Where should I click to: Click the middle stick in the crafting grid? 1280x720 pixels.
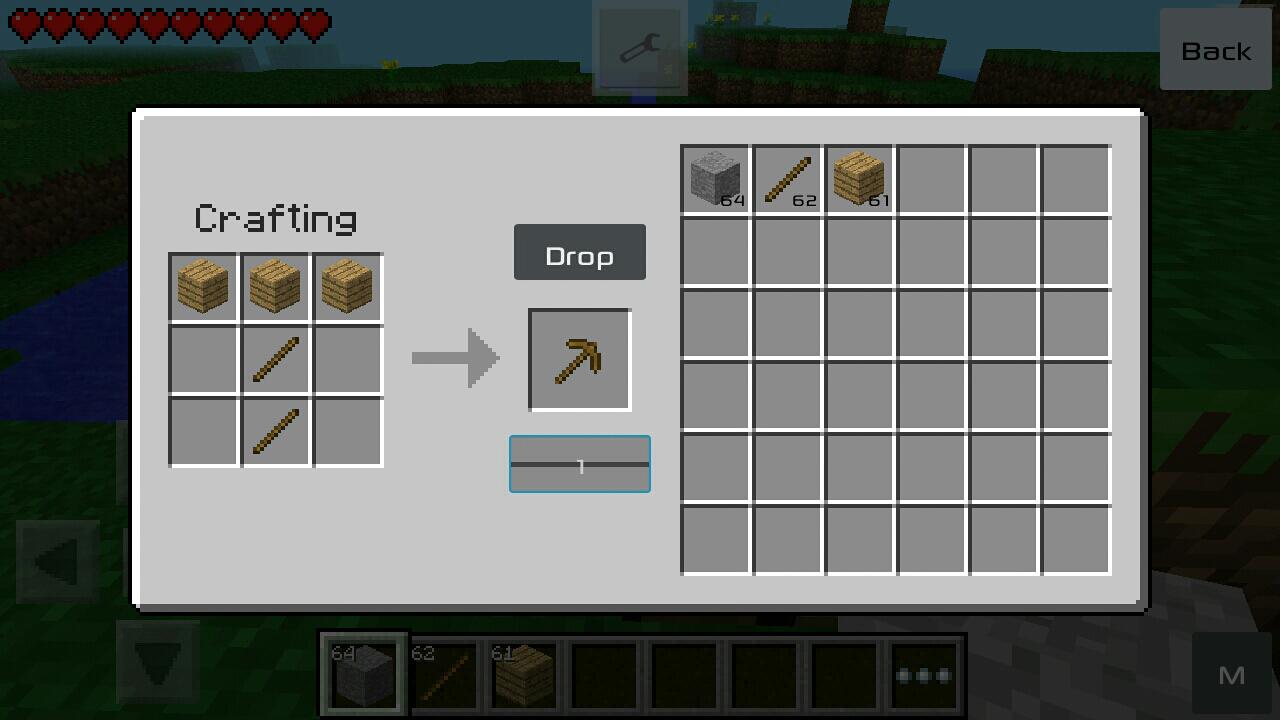pyautogui.click(x=275, y=359)
